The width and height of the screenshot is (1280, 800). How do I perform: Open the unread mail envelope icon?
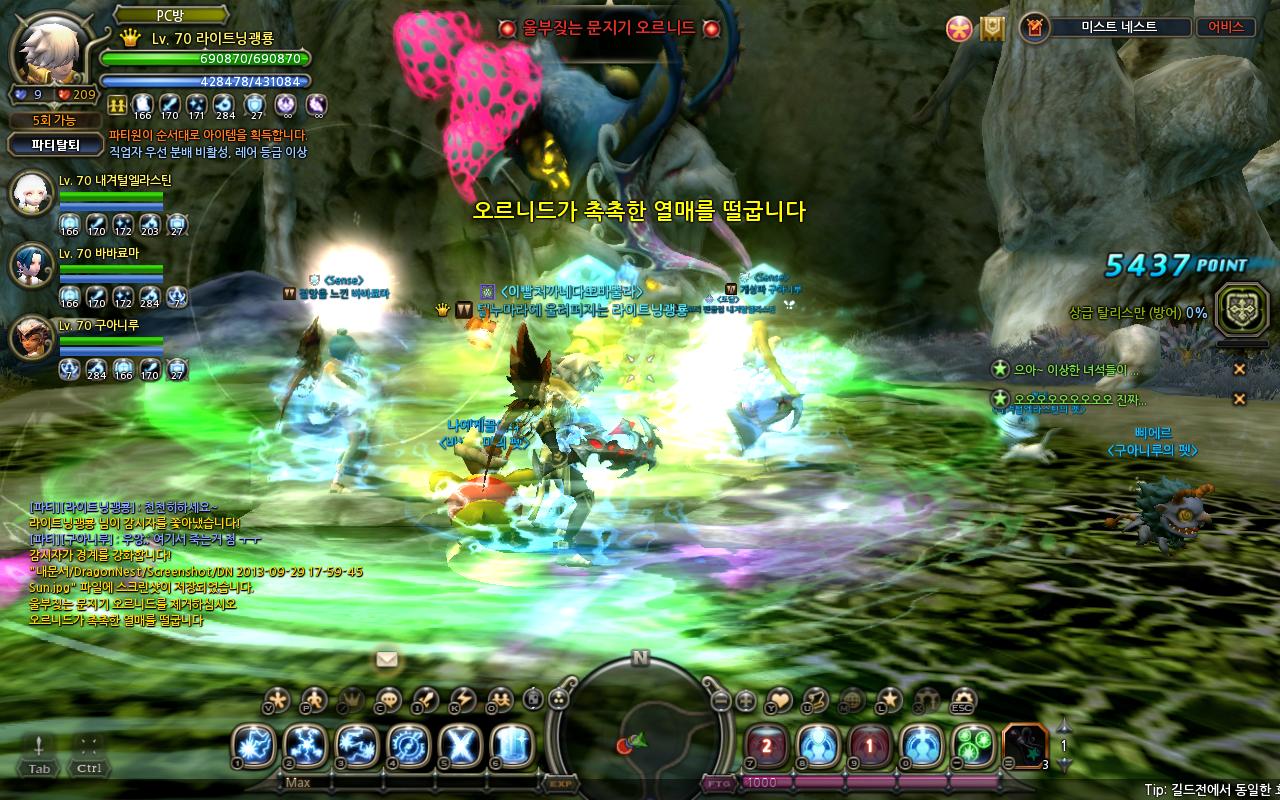[x=387, y=659]
